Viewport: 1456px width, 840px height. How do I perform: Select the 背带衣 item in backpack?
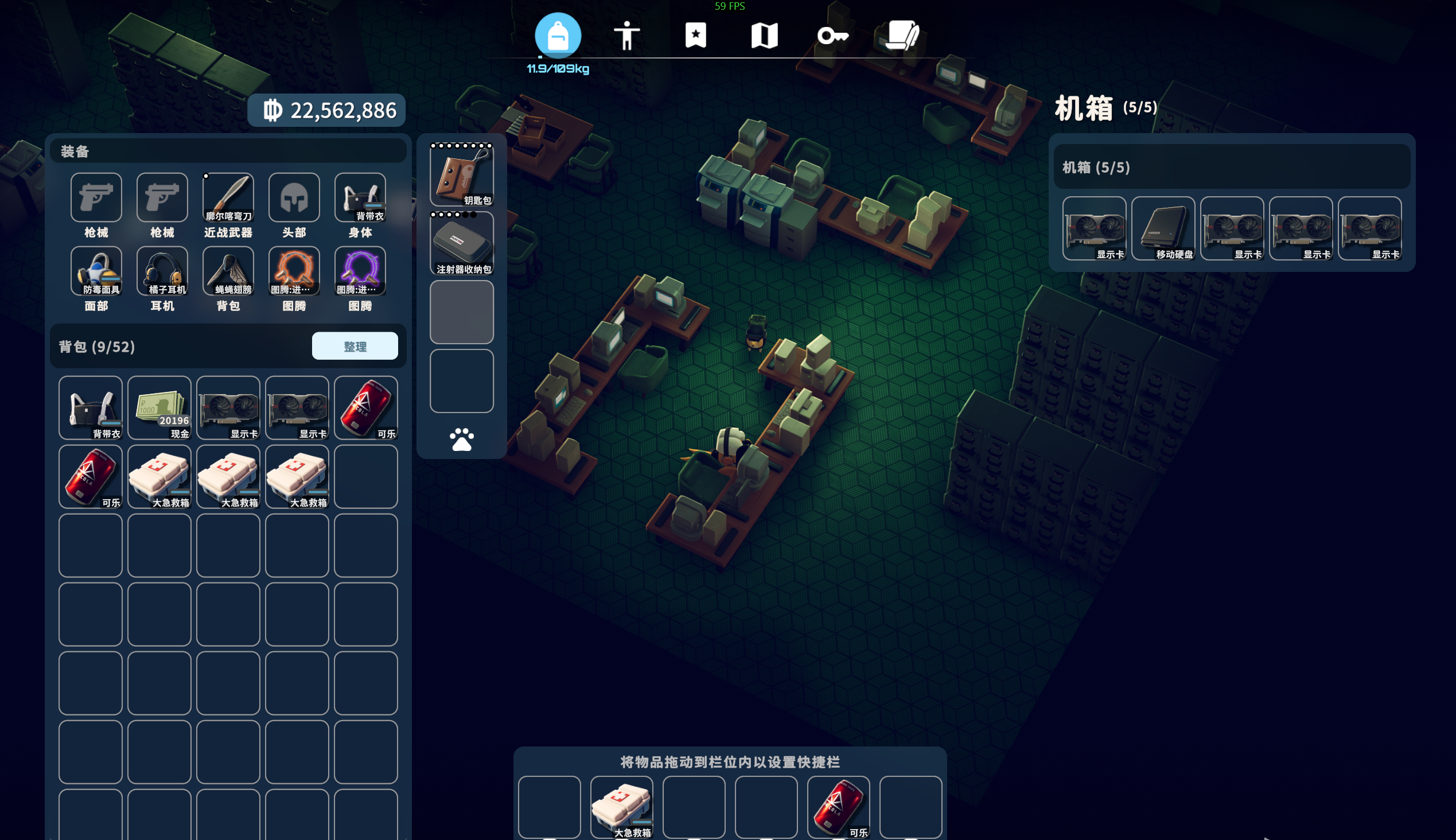(x=91, y=407)
